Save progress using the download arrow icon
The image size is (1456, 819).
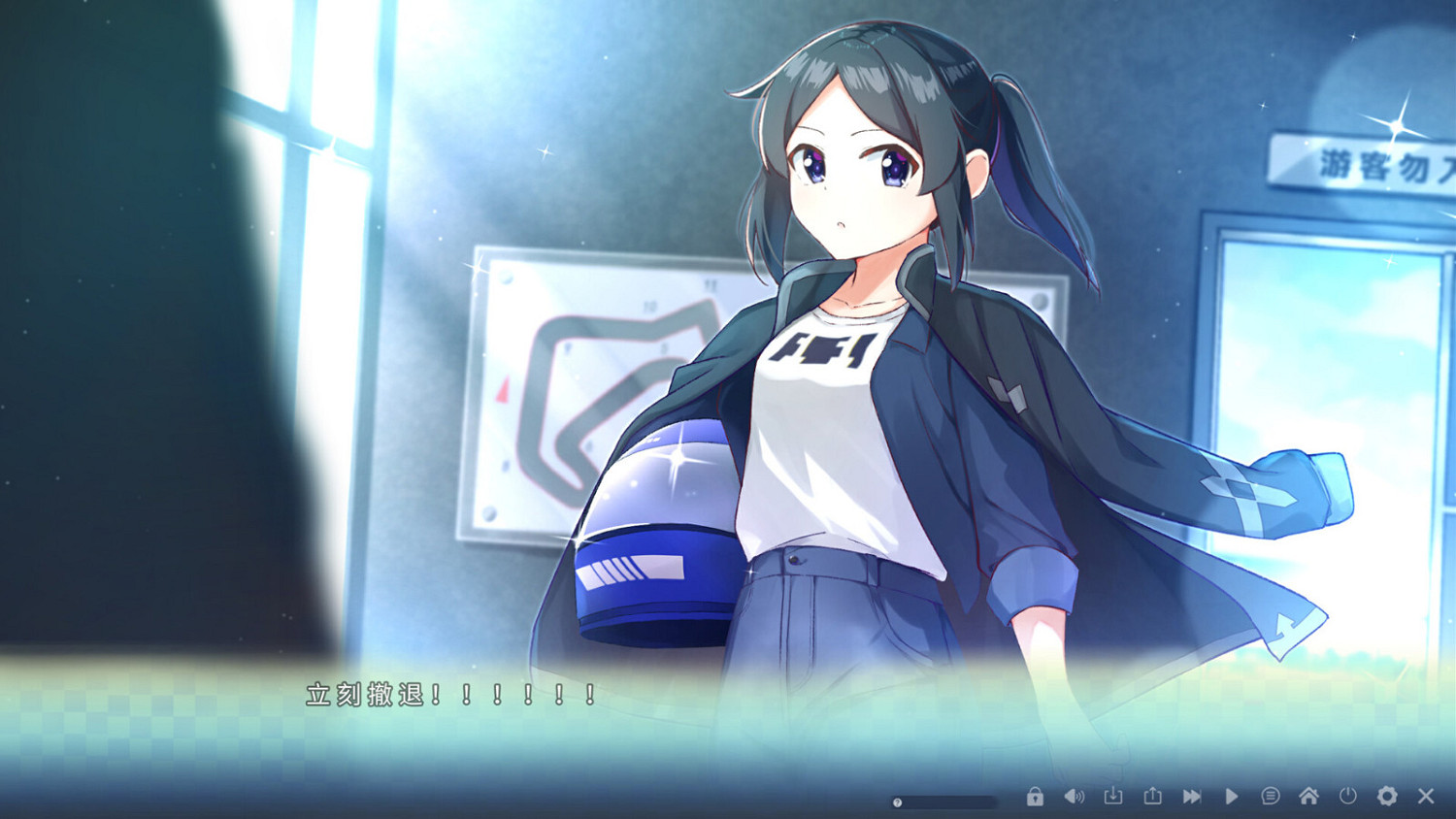pos(1112,795)
